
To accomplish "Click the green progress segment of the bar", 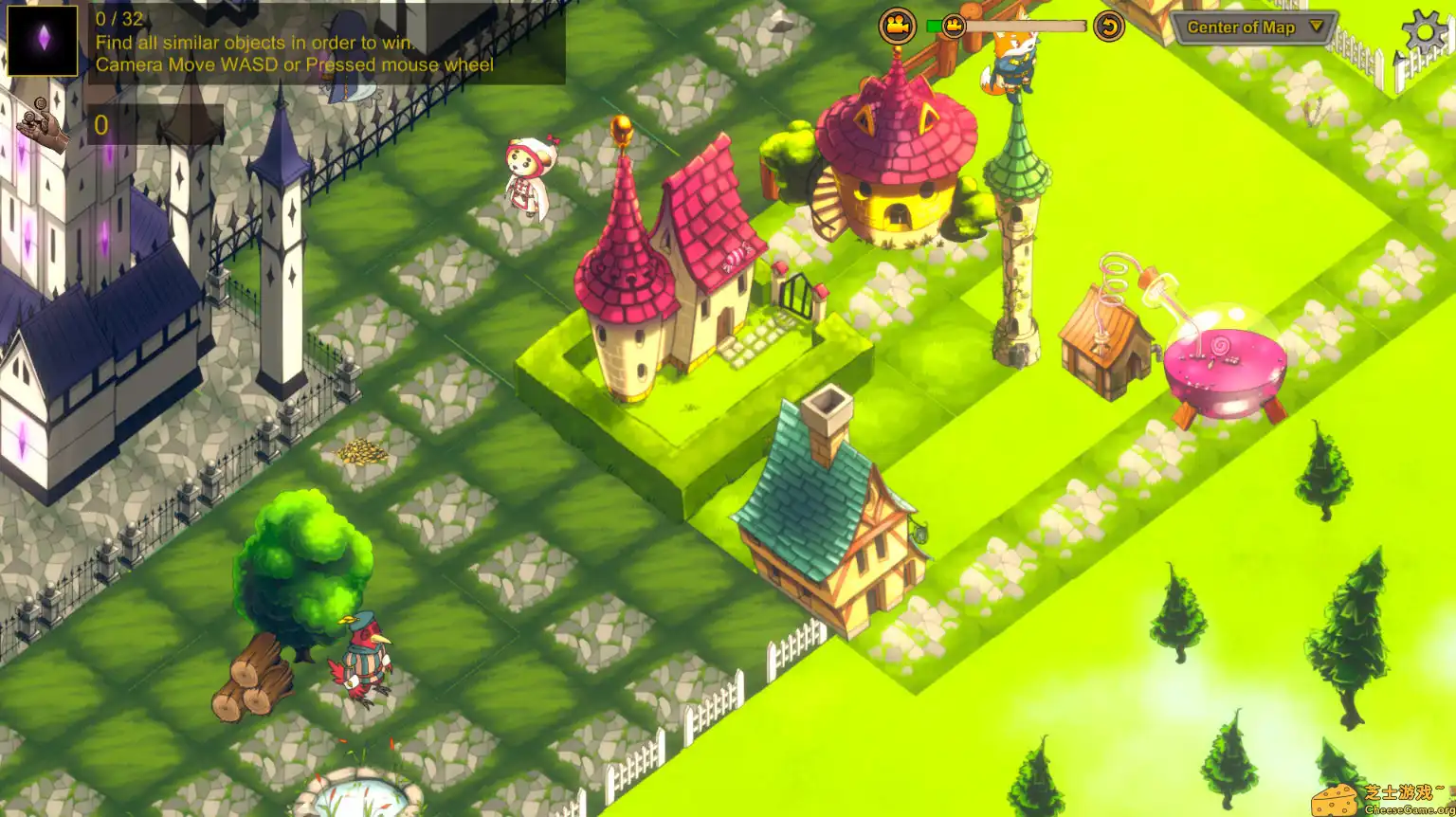I will click(937, 27).
